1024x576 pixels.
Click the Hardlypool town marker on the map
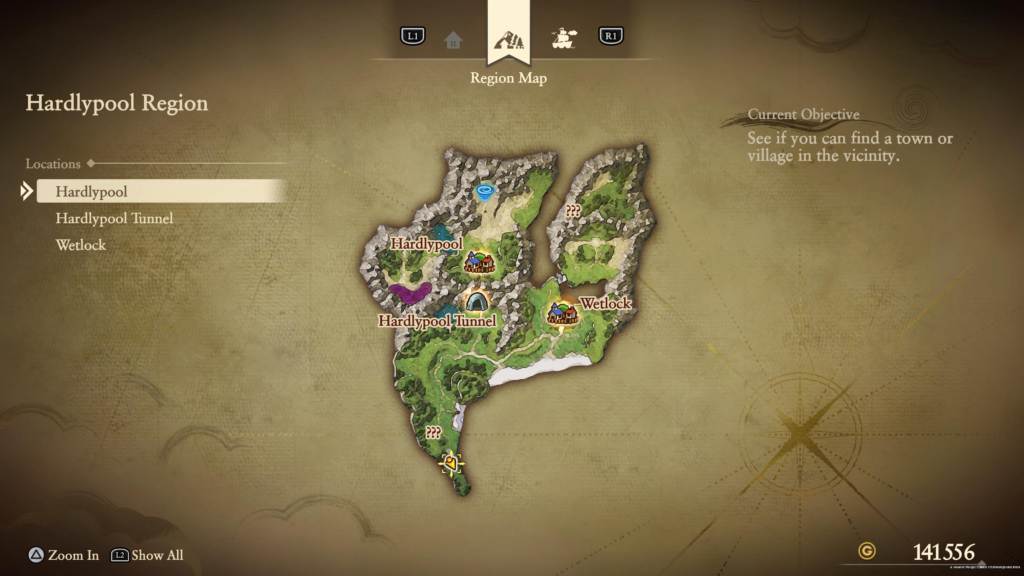(480, 262)
